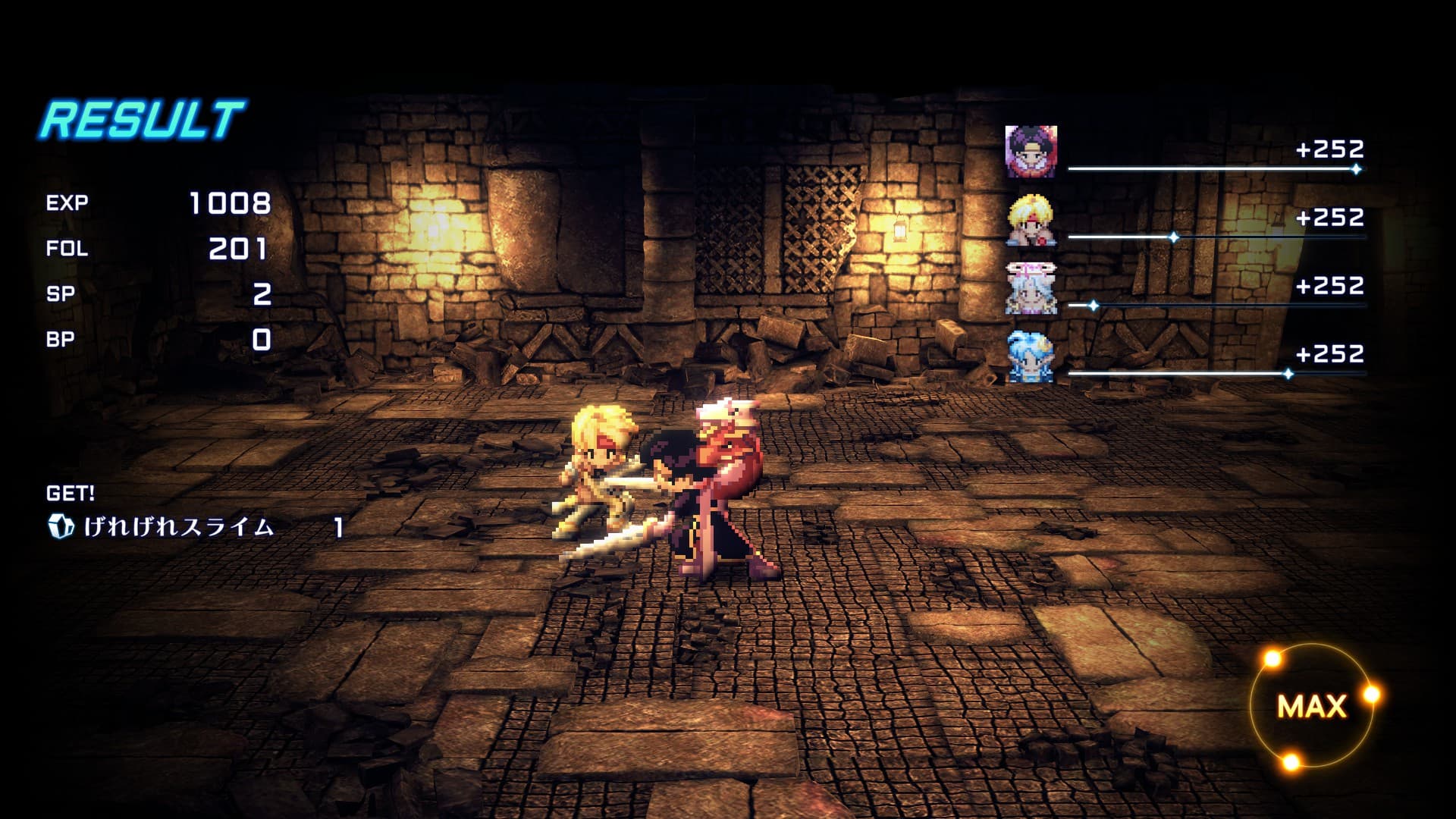Click the blond-haired character portrait

click(1031, 220)
